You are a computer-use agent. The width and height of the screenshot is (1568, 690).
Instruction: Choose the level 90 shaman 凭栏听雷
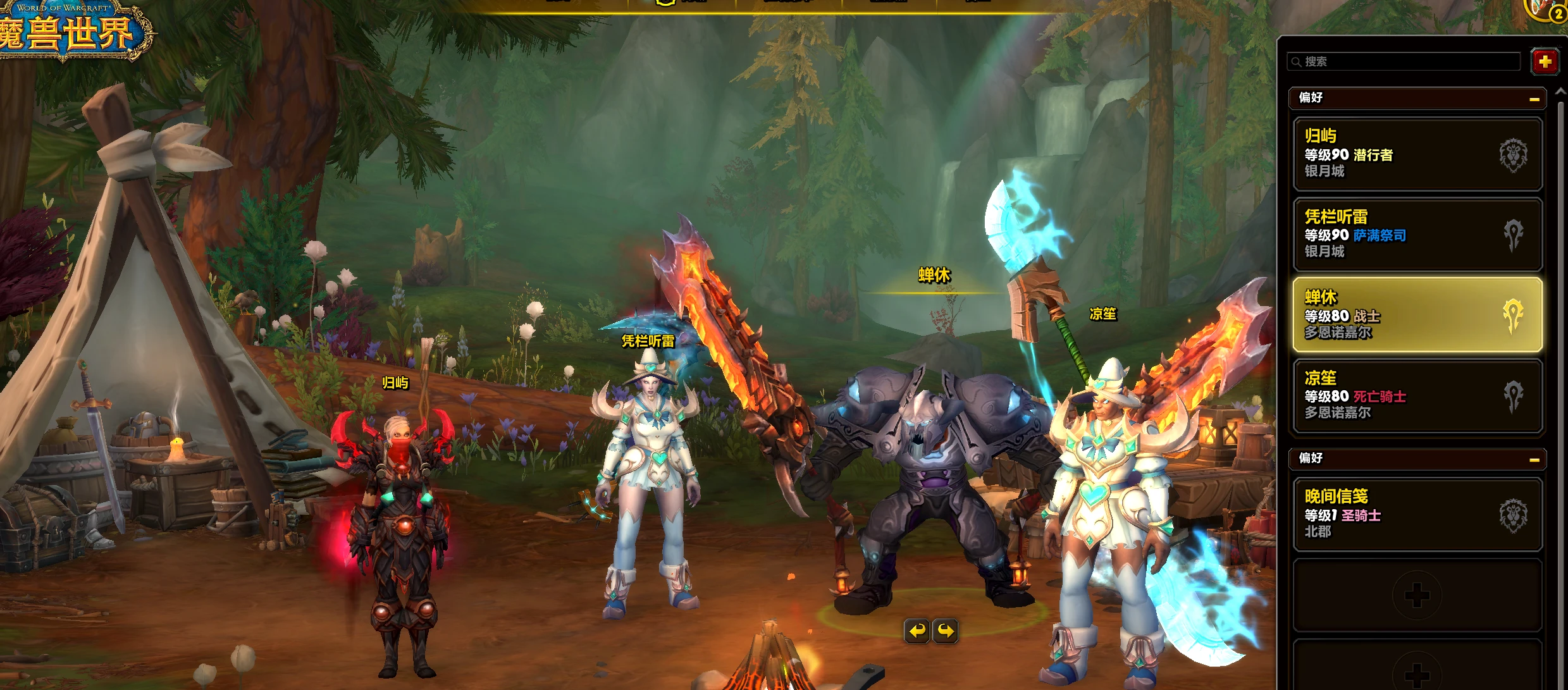pyautogui.click(x=1417, y=234)
